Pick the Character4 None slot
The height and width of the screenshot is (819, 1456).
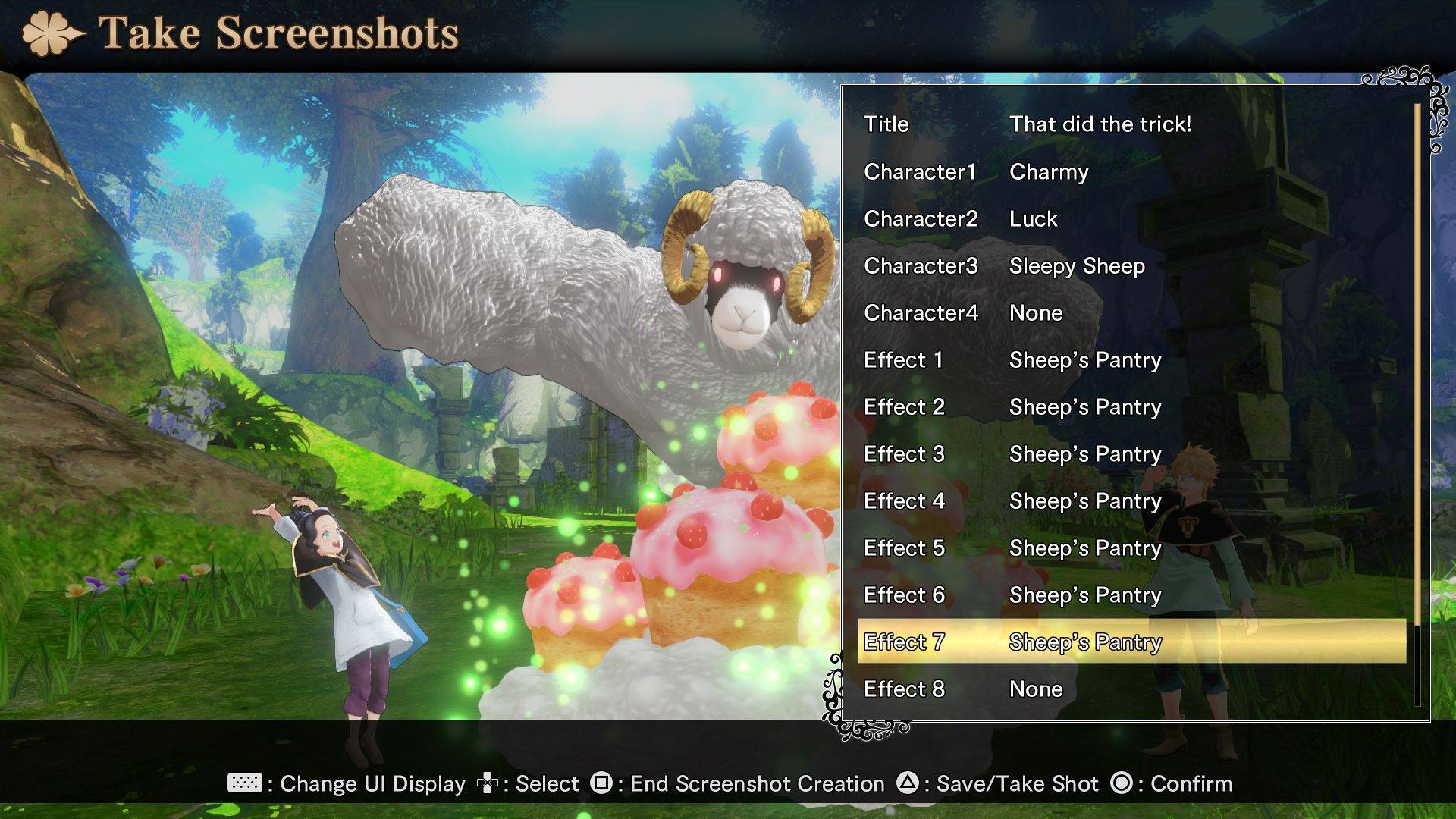click(x=1130, y=313)
